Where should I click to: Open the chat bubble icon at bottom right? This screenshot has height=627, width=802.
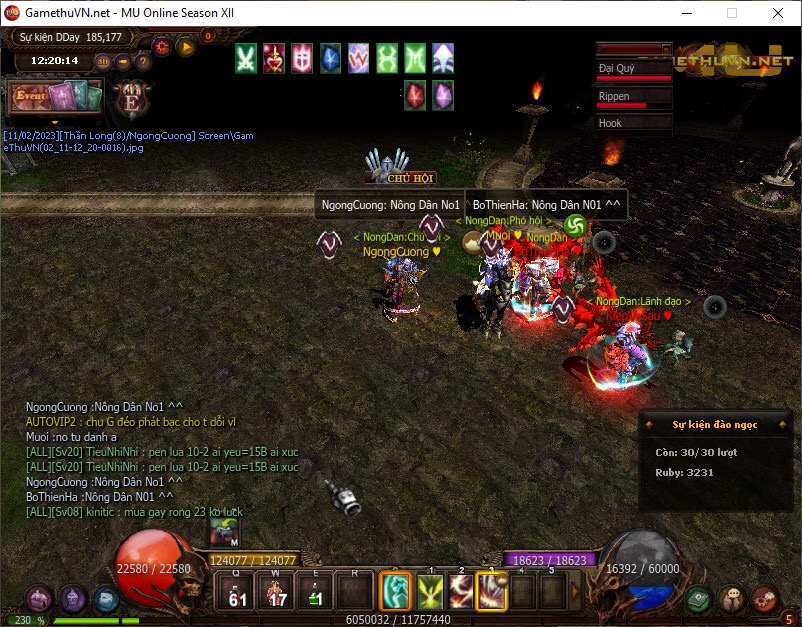coord(733,598)
